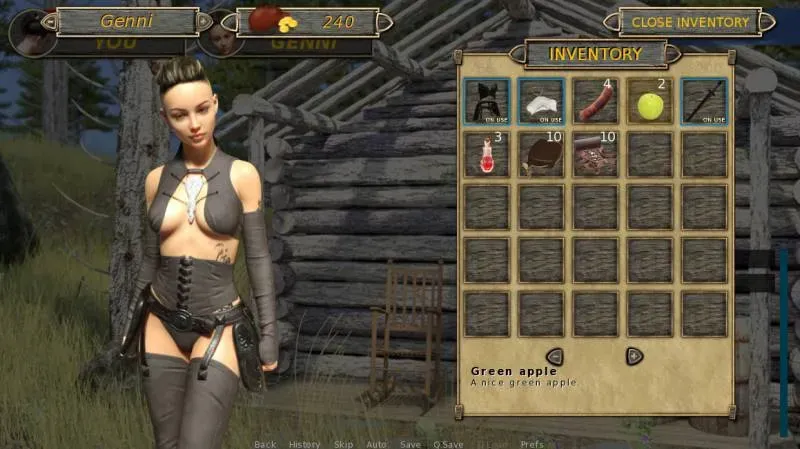The width and height of the screenshot is (800, 449).
Task: Choose the equipped sword slot
Action: click(704, 102)
